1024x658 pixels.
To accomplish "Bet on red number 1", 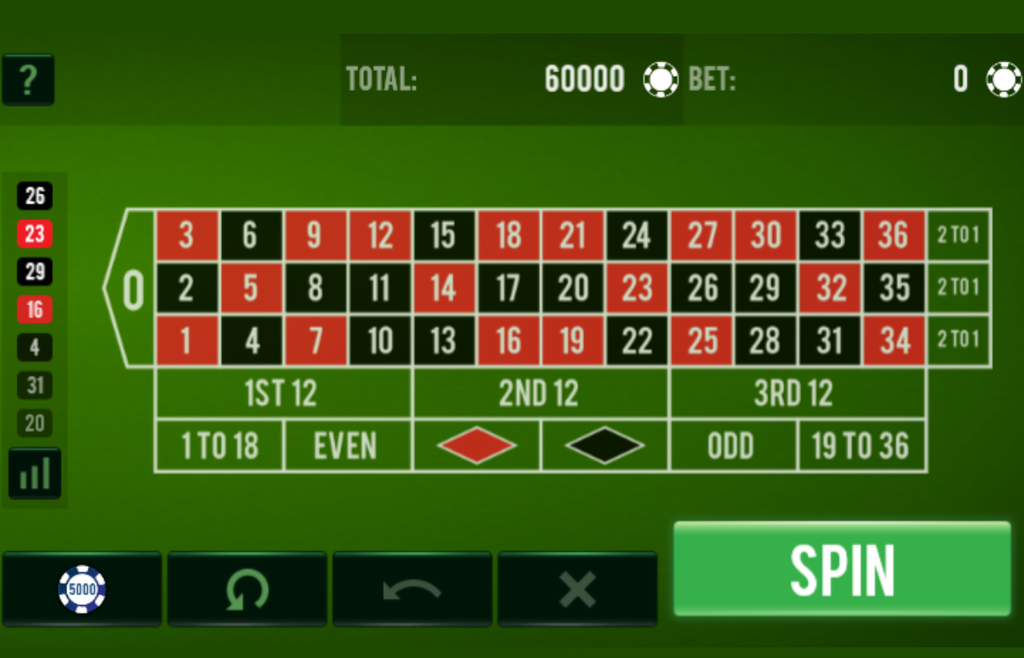I will click(187, 341).
